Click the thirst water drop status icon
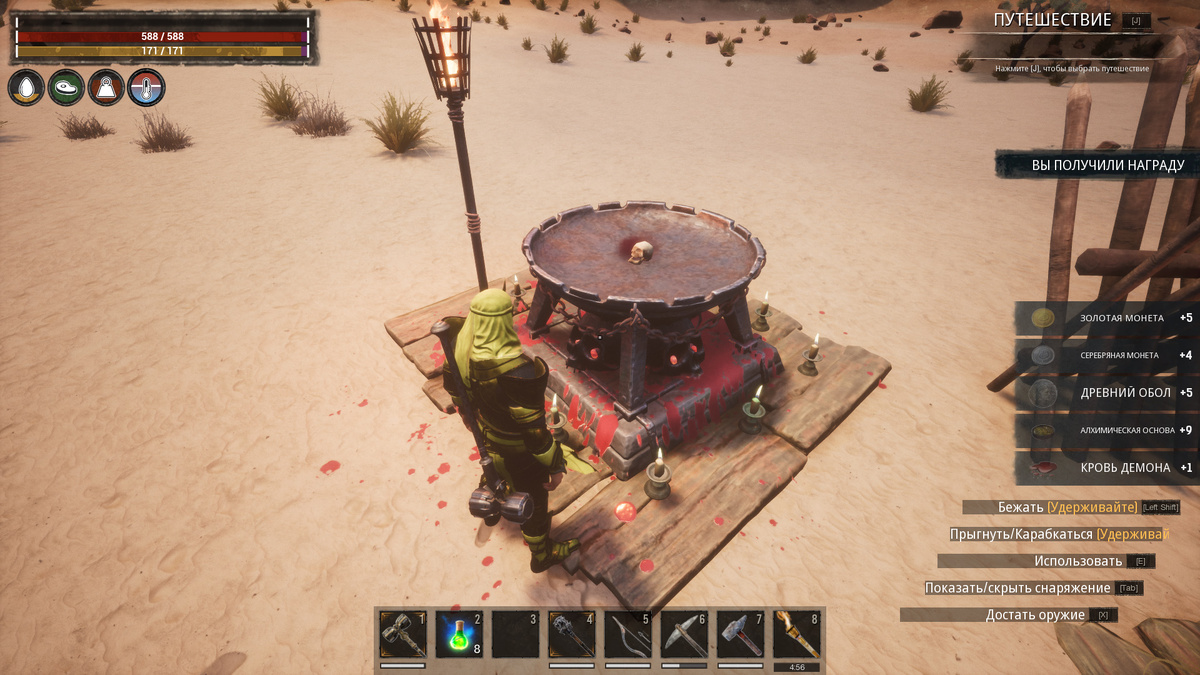The height and width of the screenshot is (675, 1200). [x=26, y=88]
